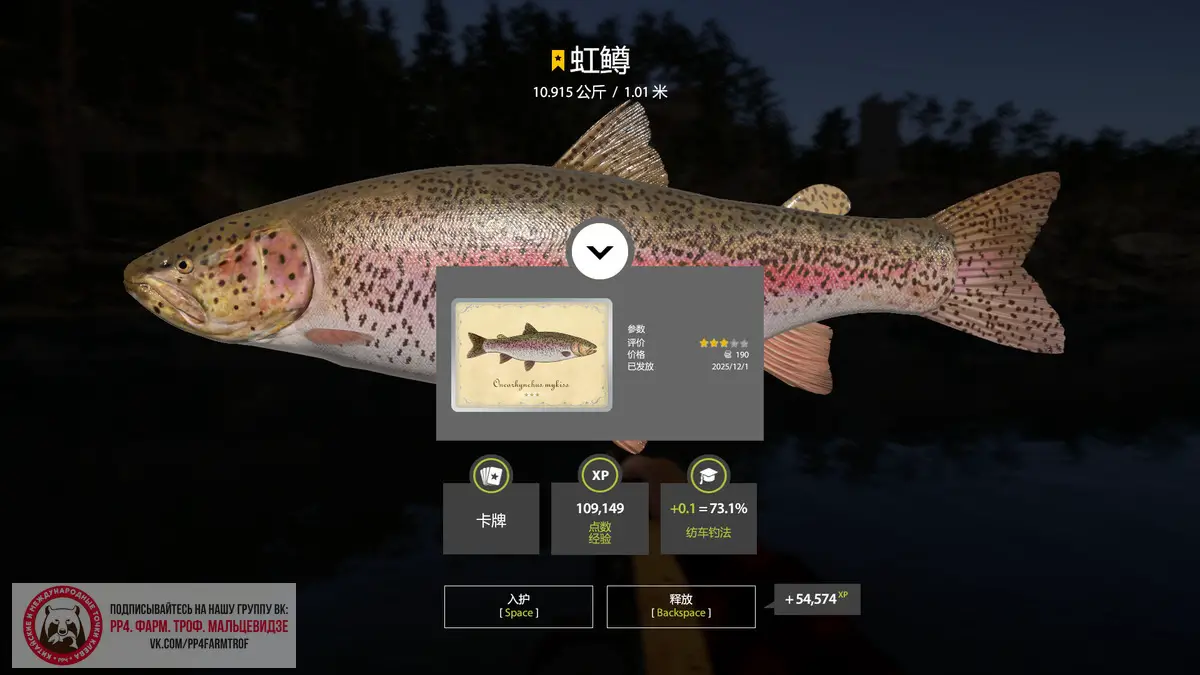1200x675 pixels.
Task: Click the 入护 keep fish button
Action: [518, 606]
